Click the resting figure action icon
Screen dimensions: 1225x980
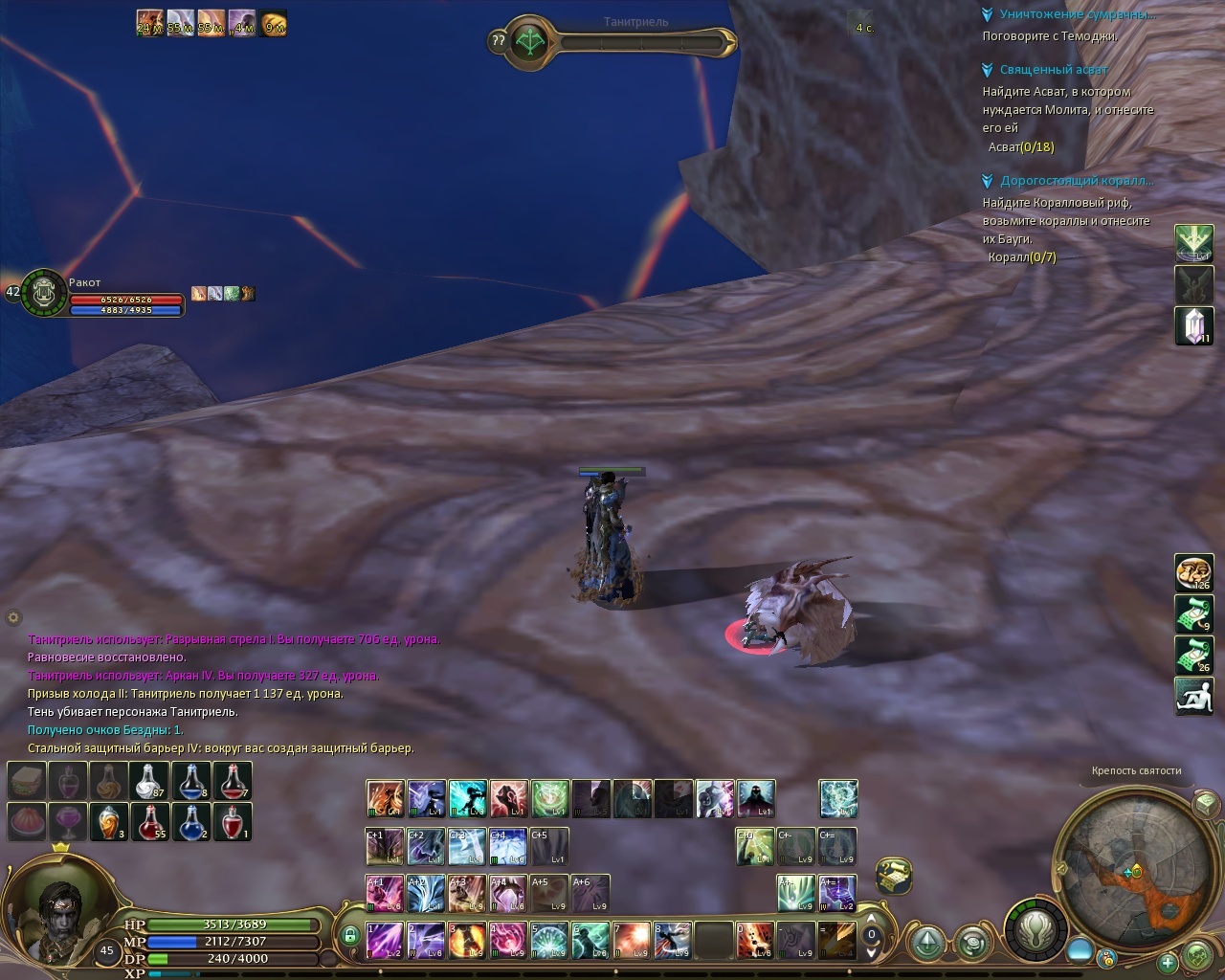click(x=1193, y=696)
